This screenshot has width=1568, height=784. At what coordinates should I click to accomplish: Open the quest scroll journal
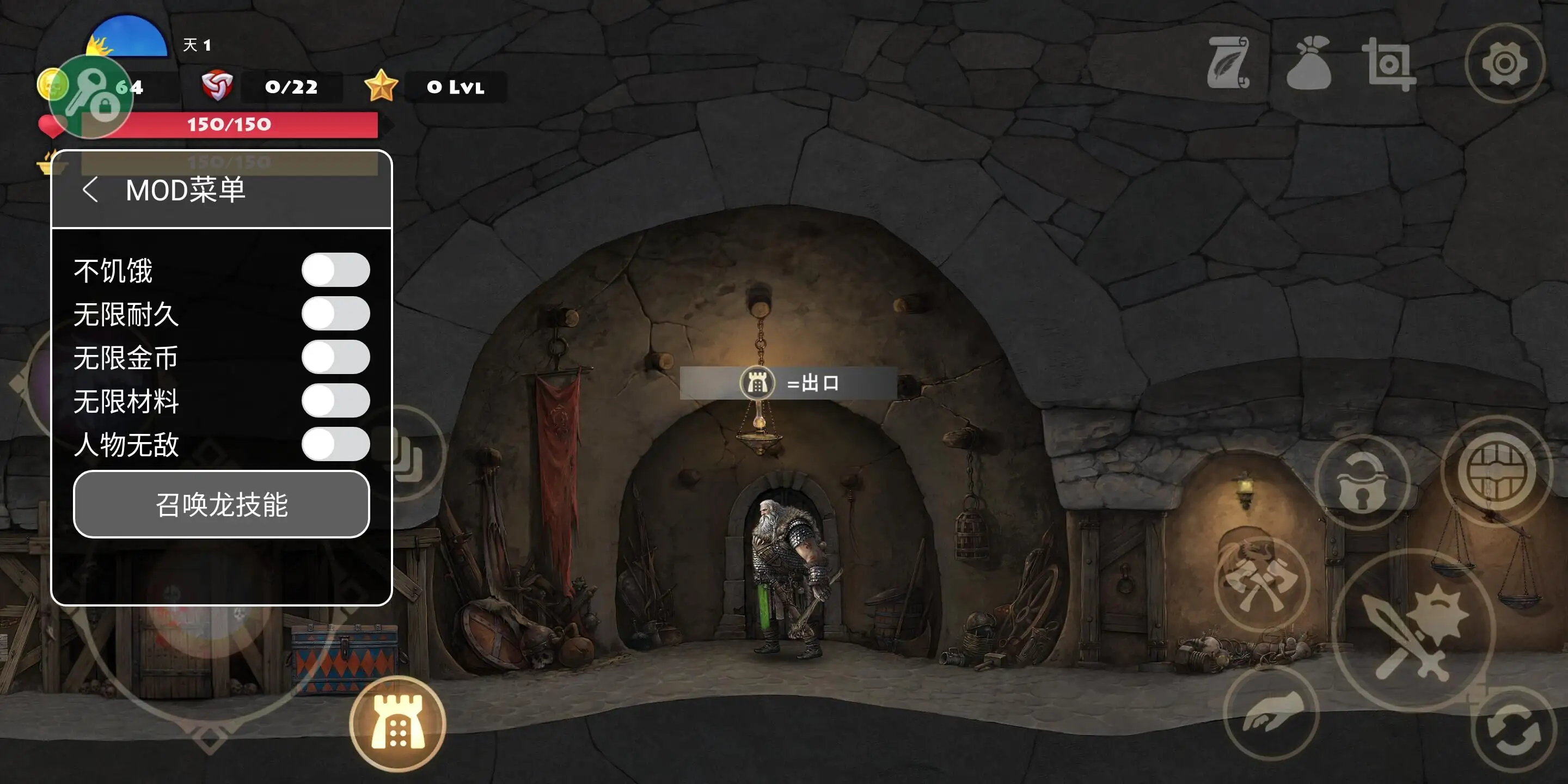(x=1229, y=63)
